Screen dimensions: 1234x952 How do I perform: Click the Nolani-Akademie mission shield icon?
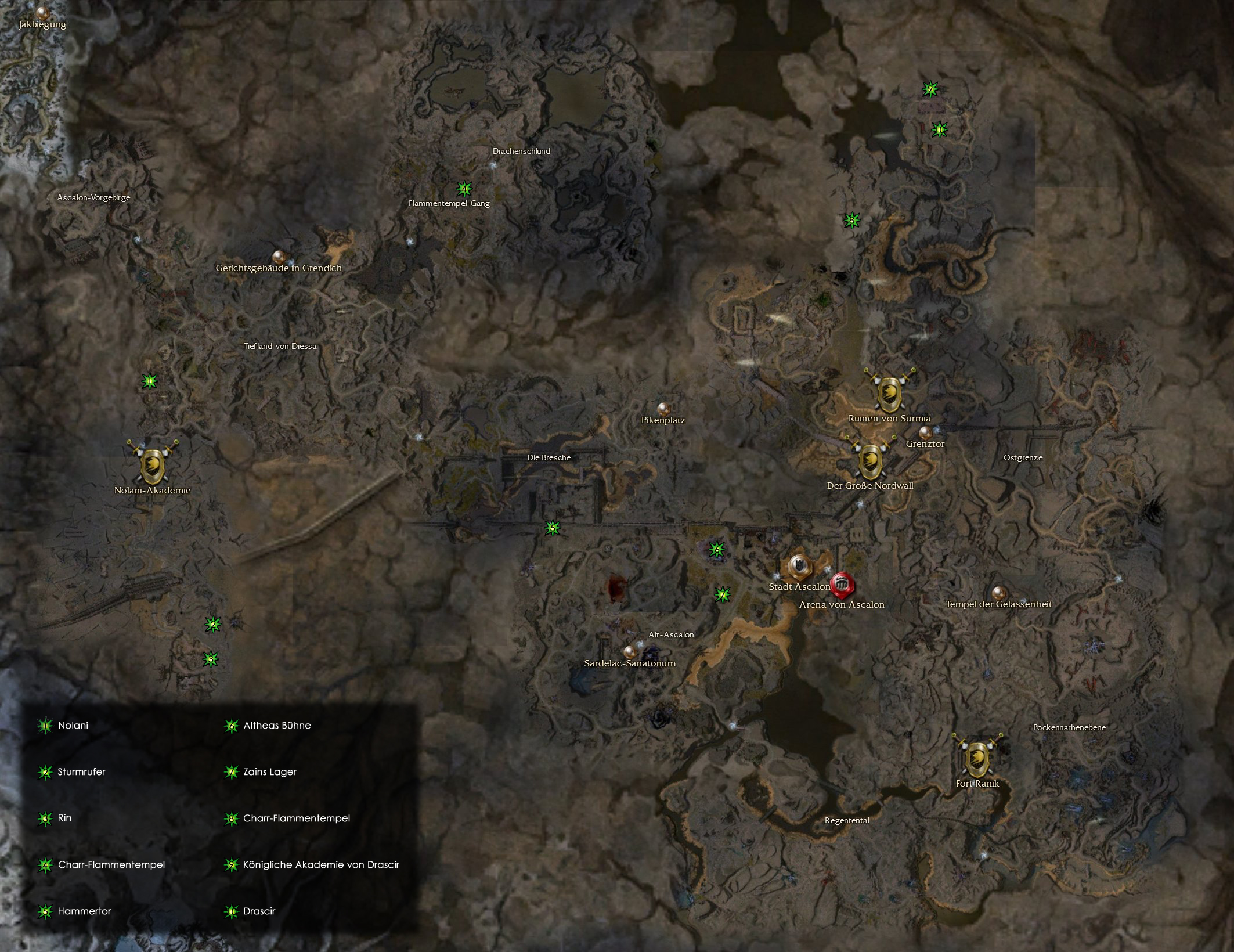pos(153,467)
